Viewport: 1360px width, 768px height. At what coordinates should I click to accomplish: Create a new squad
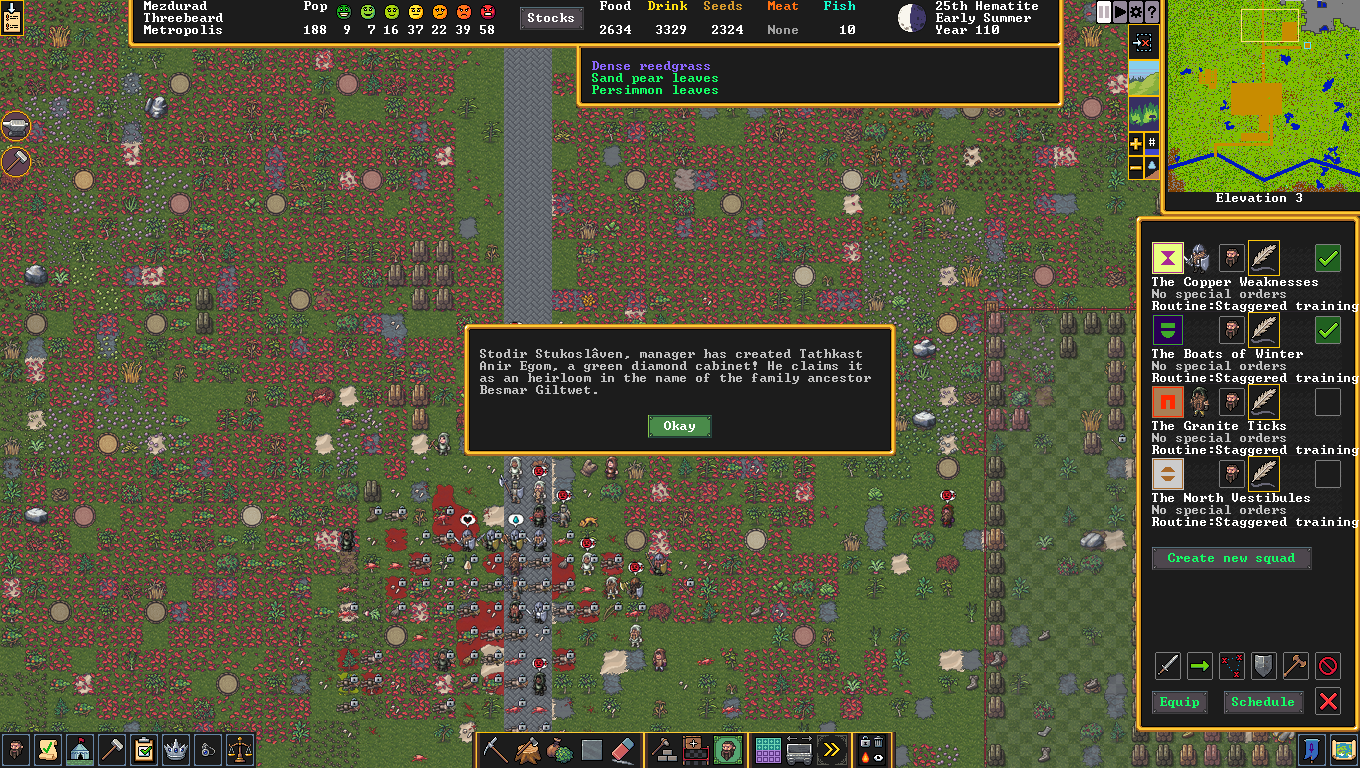(1231, 558)
